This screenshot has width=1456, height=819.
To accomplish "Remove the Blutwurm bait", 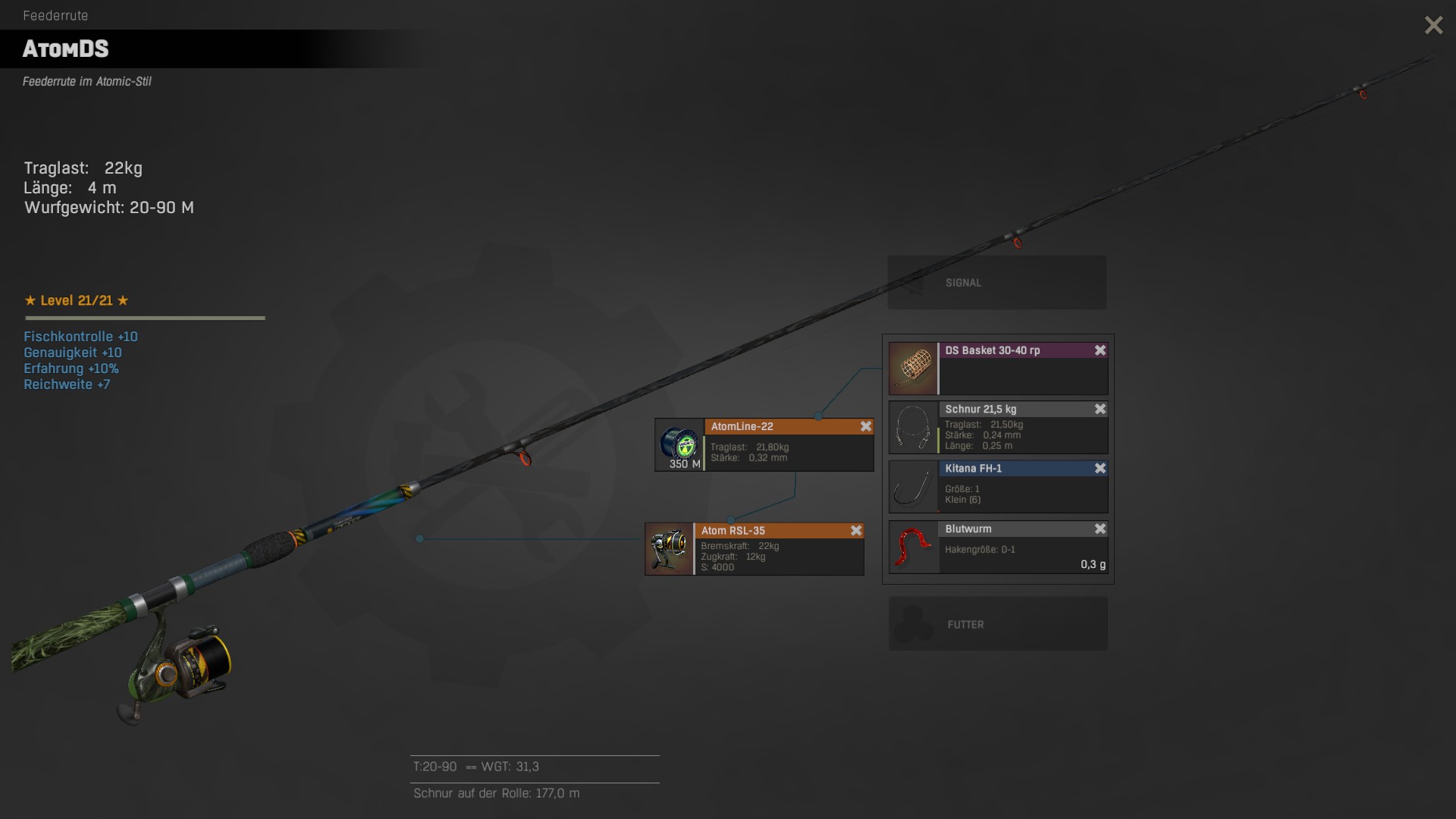I will coord(1100,529).
